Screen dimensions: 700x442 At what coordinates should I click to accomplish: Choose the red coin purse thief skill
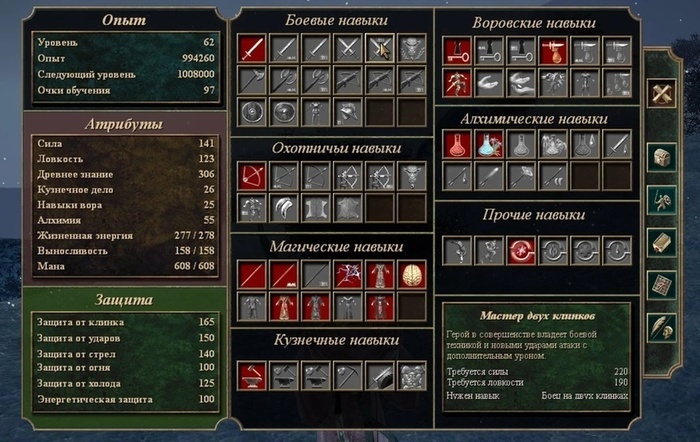coord(552,50)
